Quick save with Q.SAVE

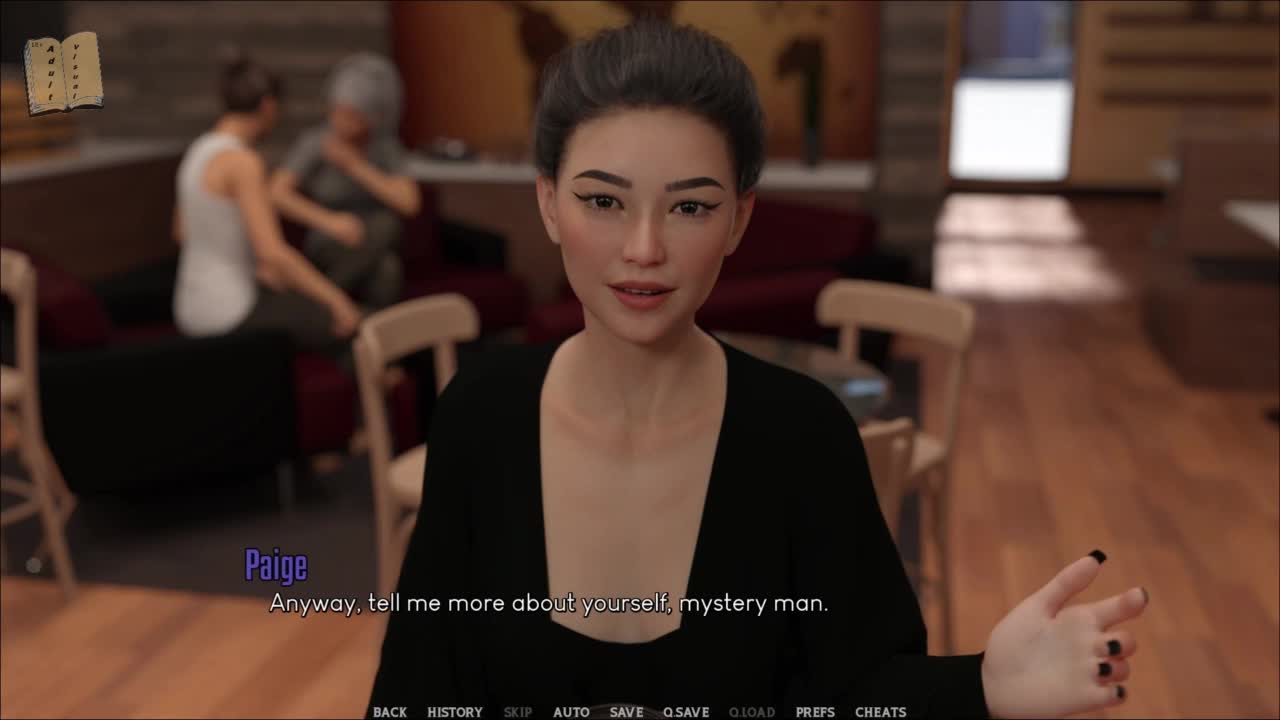(685, 712)
